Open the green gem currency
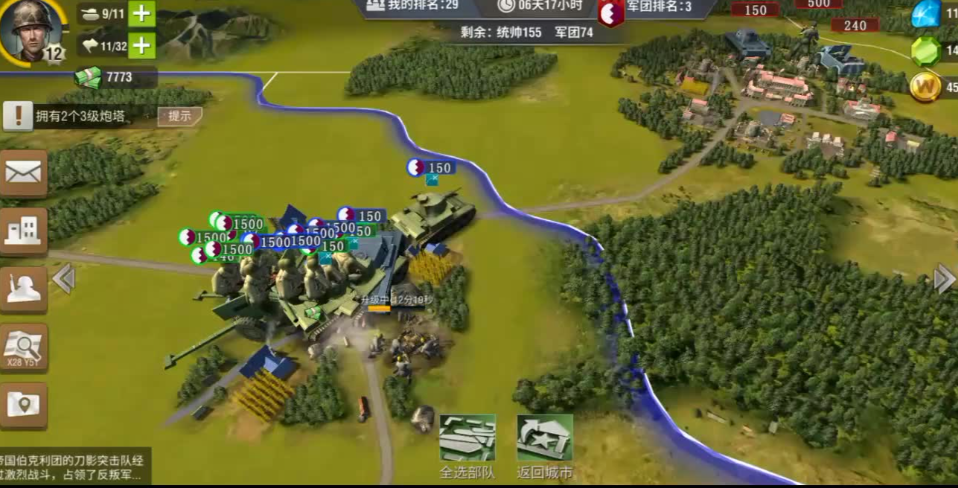This screenshot has height=488, width=958. [x=926, y=50]
